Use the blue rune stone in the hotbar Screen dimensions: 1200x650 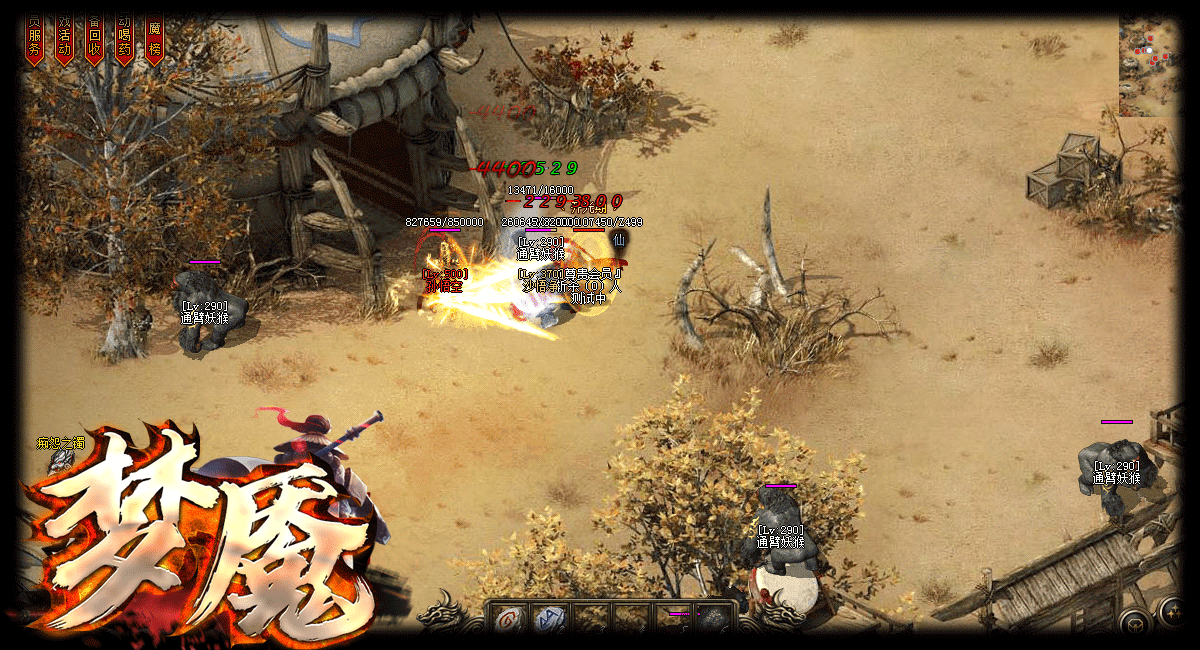(x=549, y=619)
